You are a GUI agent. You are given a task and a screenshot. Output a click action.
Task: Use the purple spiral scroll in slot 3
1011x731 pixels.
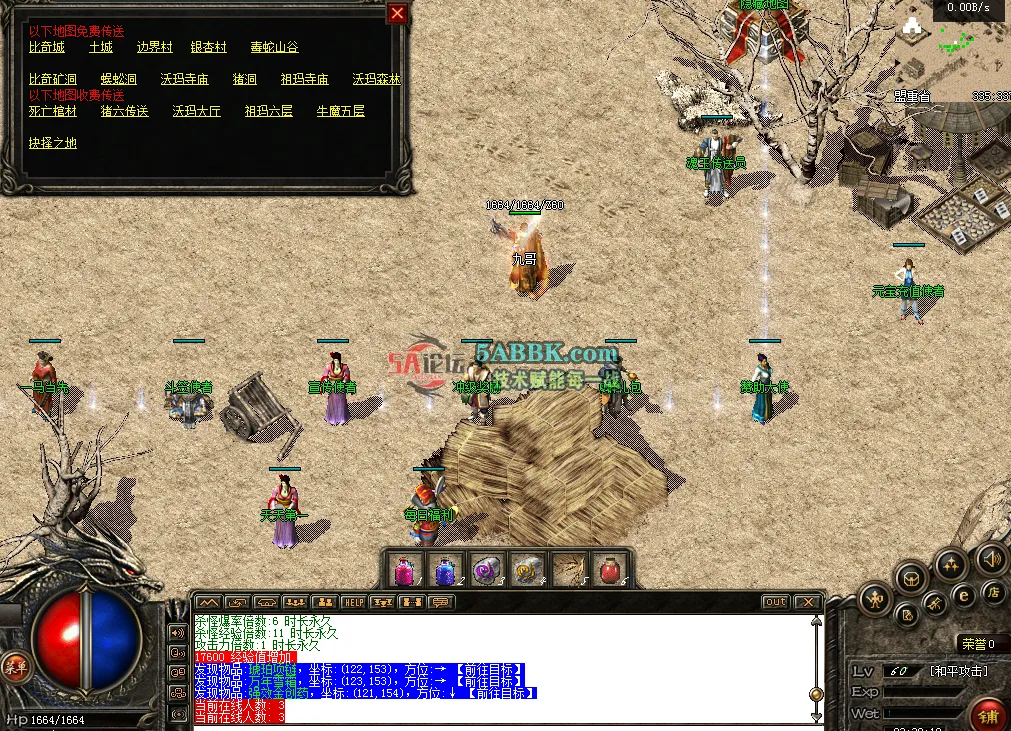coord(487,569)
